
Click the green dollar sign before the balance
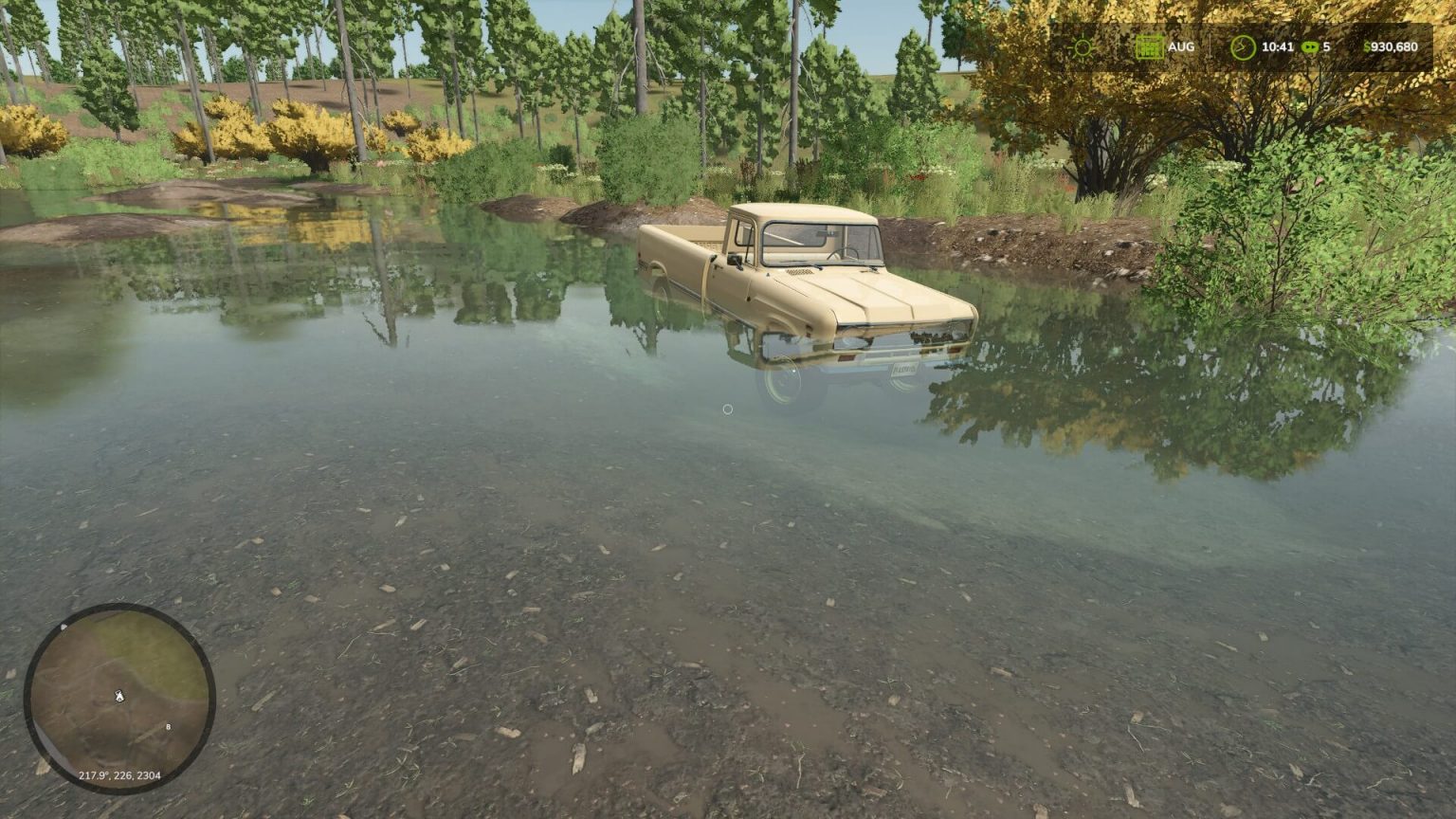pyautogui.click(x=1368, y=46)
